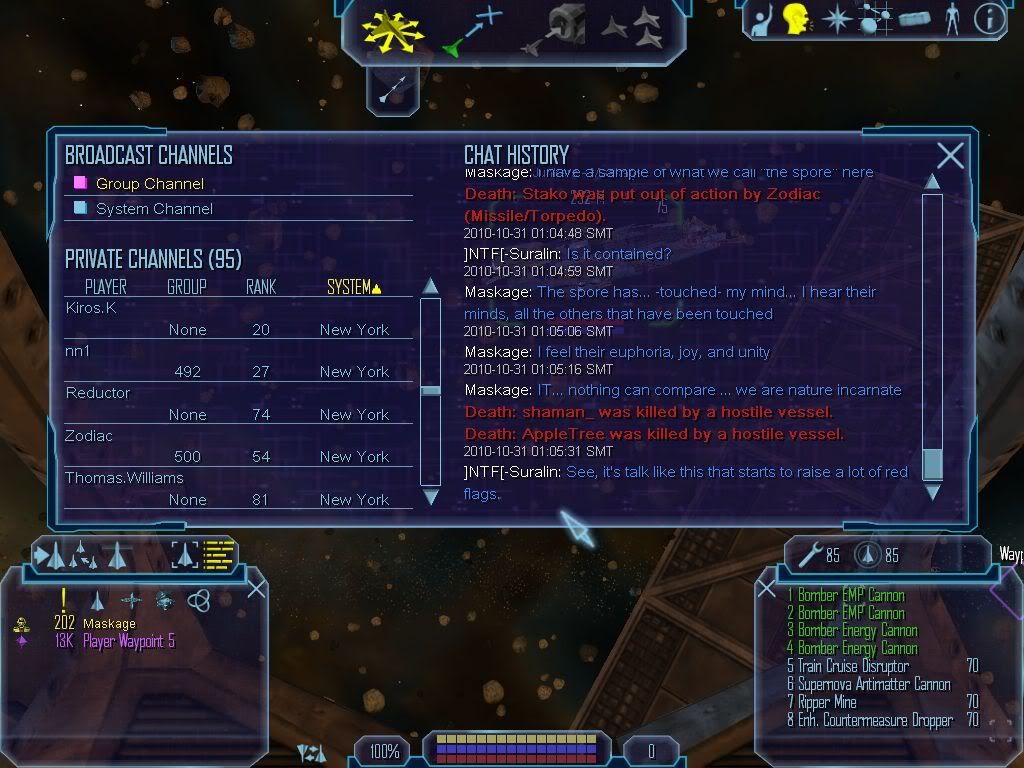Viewport: 1024px width, 768px height.
Task: Select the Ripper Mine weapon entry
Action: (826, 702)
